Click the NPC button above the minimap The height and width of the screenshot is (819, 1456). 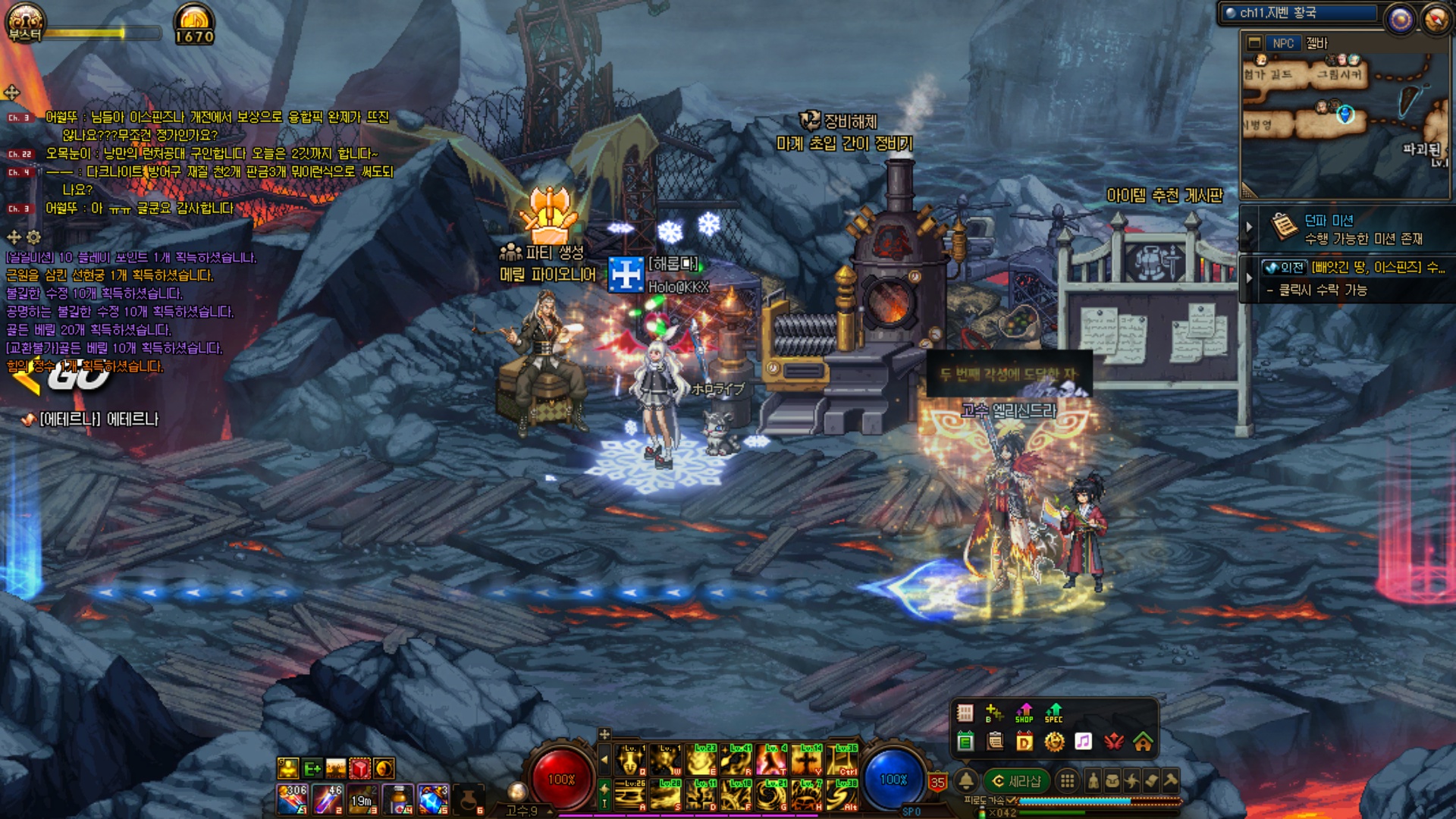pos(1282,43)
